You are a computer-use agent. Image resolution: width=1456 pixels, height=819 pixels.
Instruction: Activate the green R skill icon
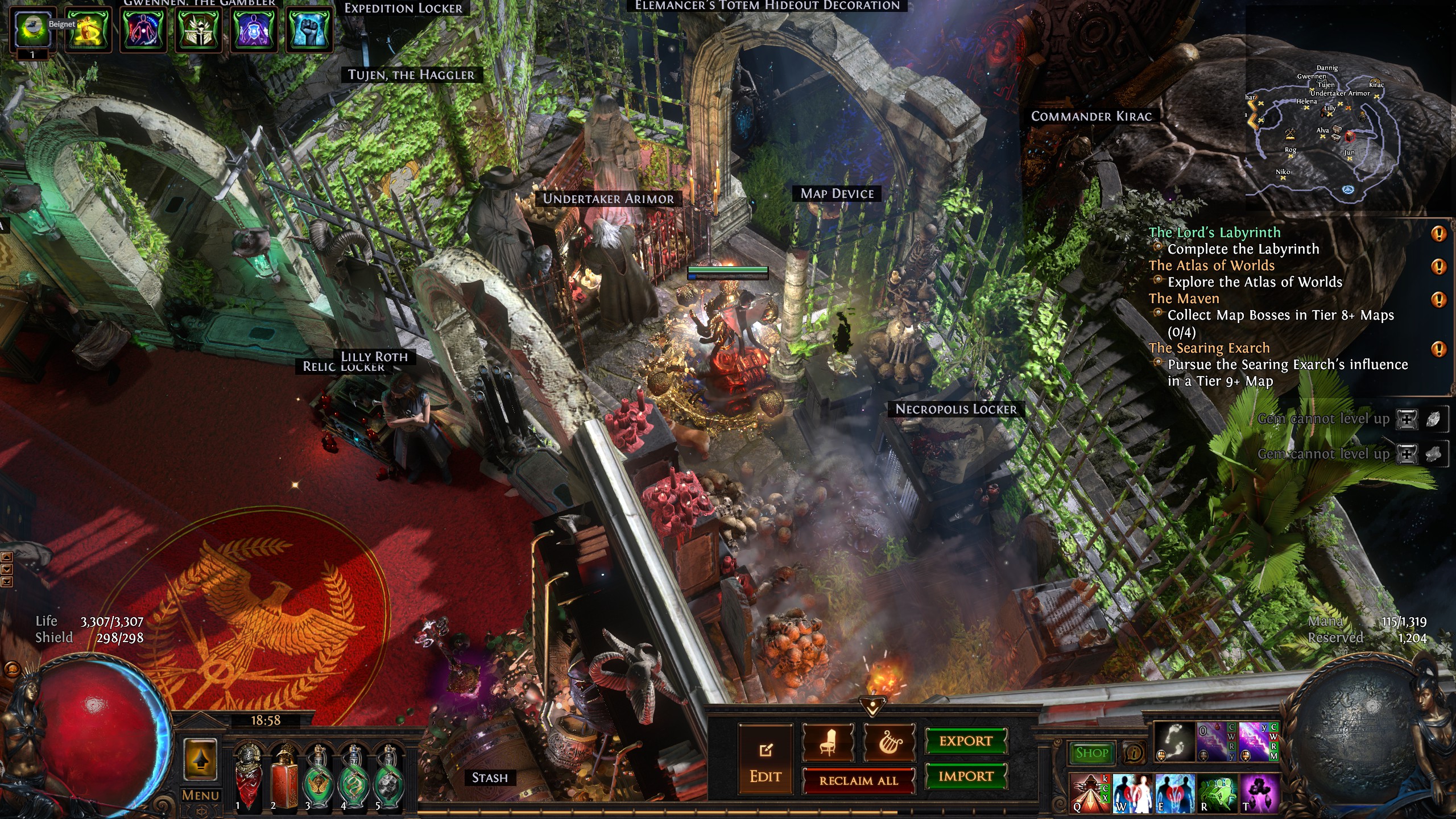point(1217,793)
